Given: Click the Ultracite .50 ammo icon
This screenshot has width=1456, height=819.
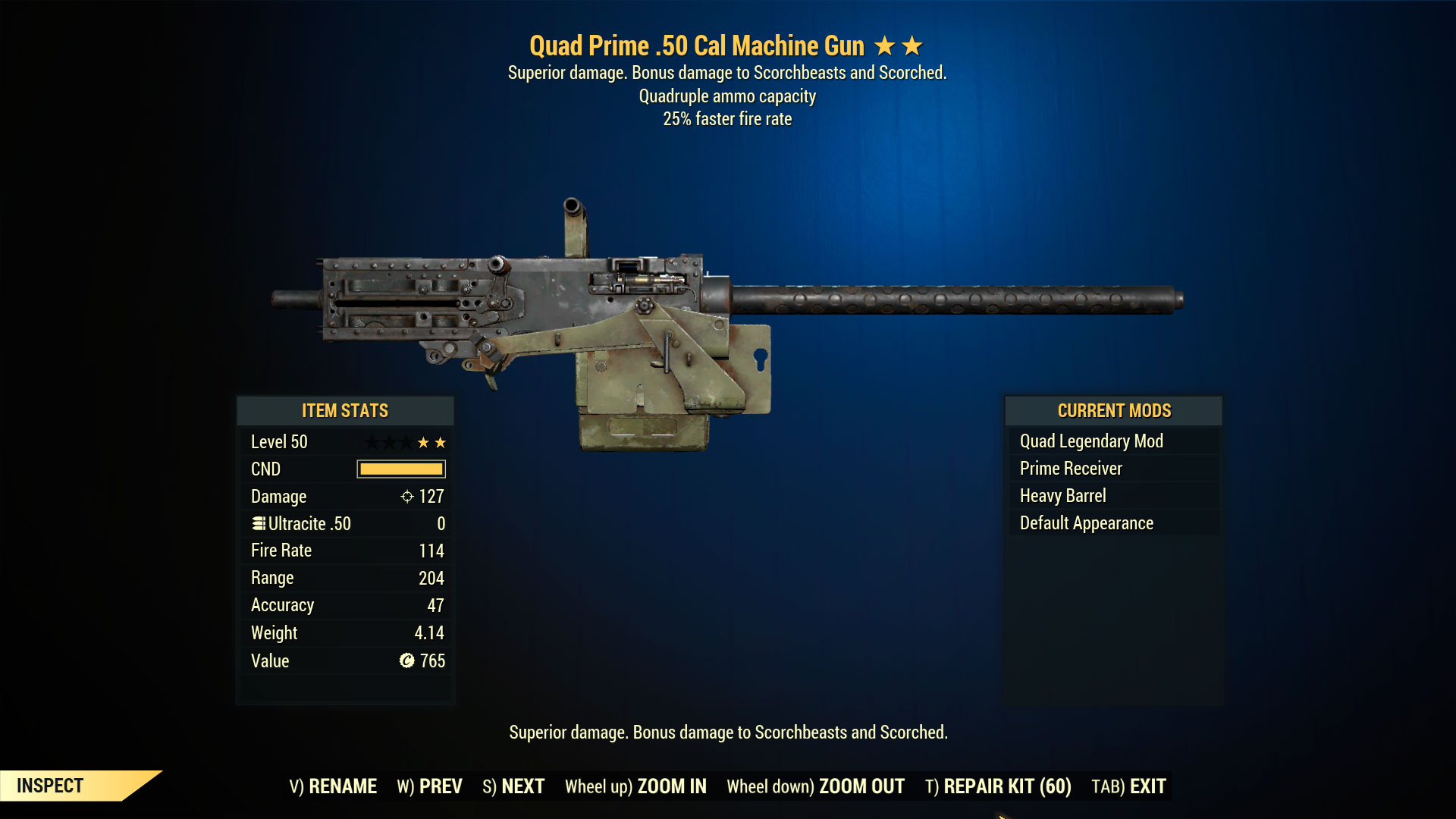Looking at the screenshot, I should 259,523.
